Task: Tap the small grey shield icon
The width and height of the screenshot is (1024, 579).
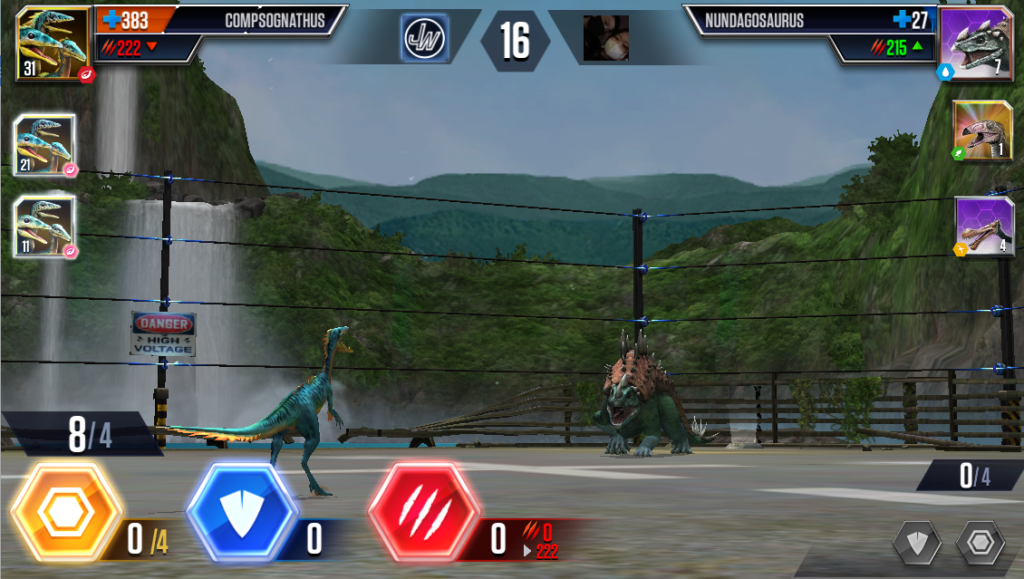Action: tap(917, 543)
